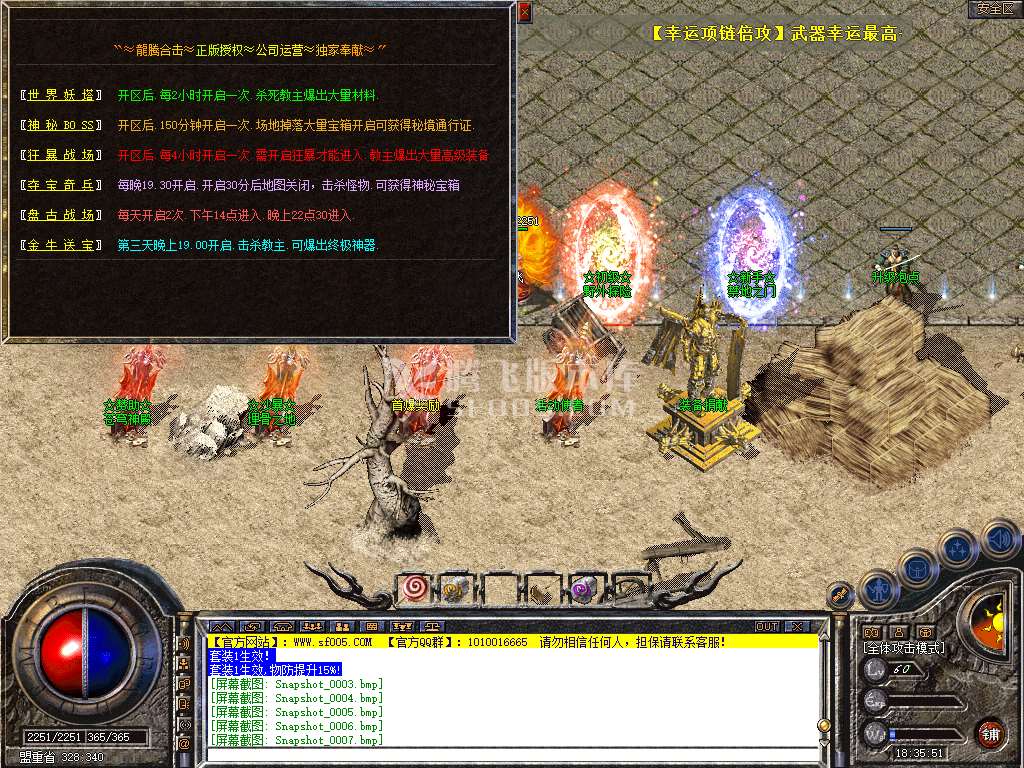Select the 神秘BOSS event link
The height and width of the screenshot is (768, 1024).
tap(62, 125)
